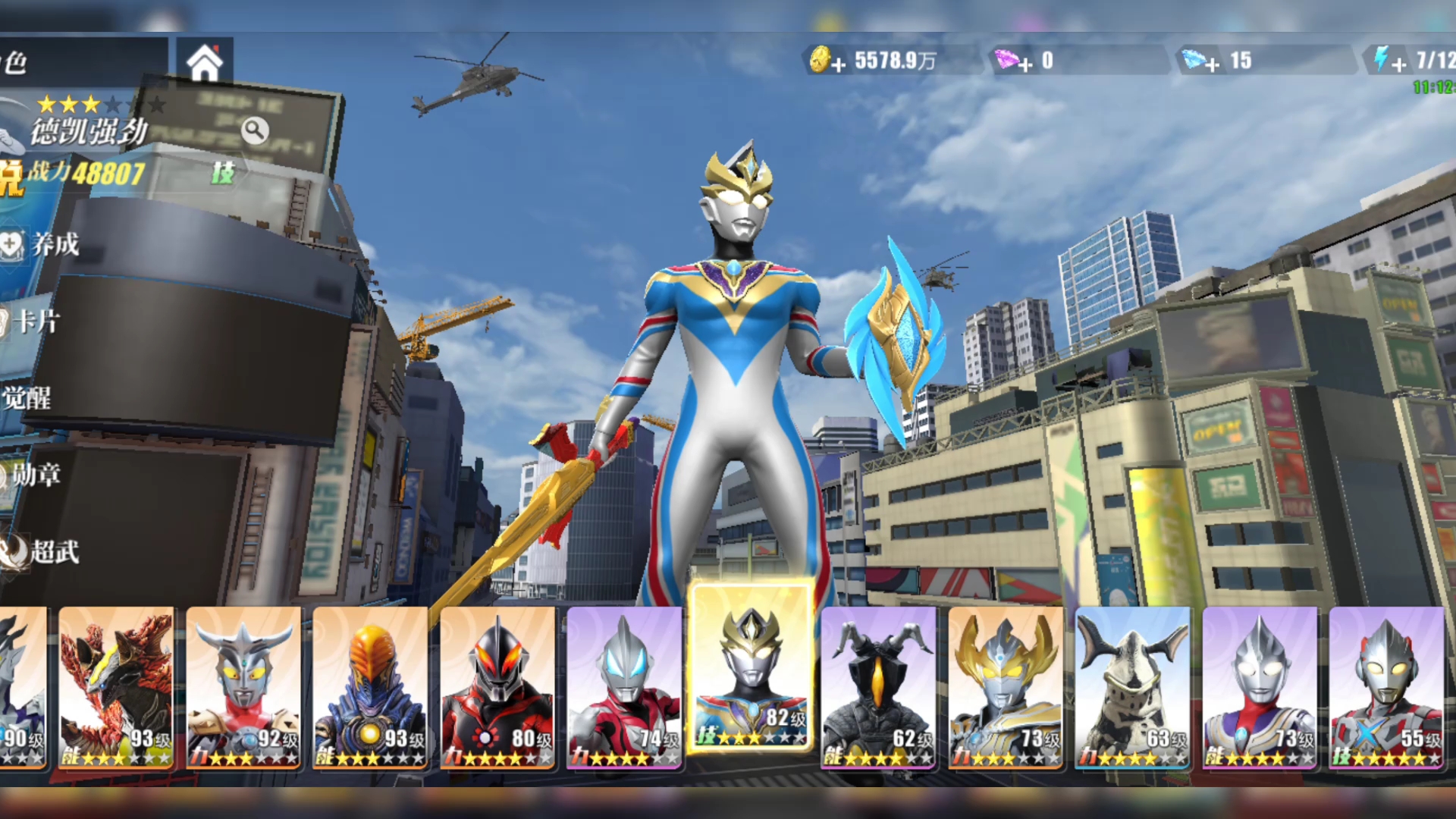Select the level 55 hero card
This screenshot has height=819, width=1456.
pyautogui.click(x=1386, y=688)
